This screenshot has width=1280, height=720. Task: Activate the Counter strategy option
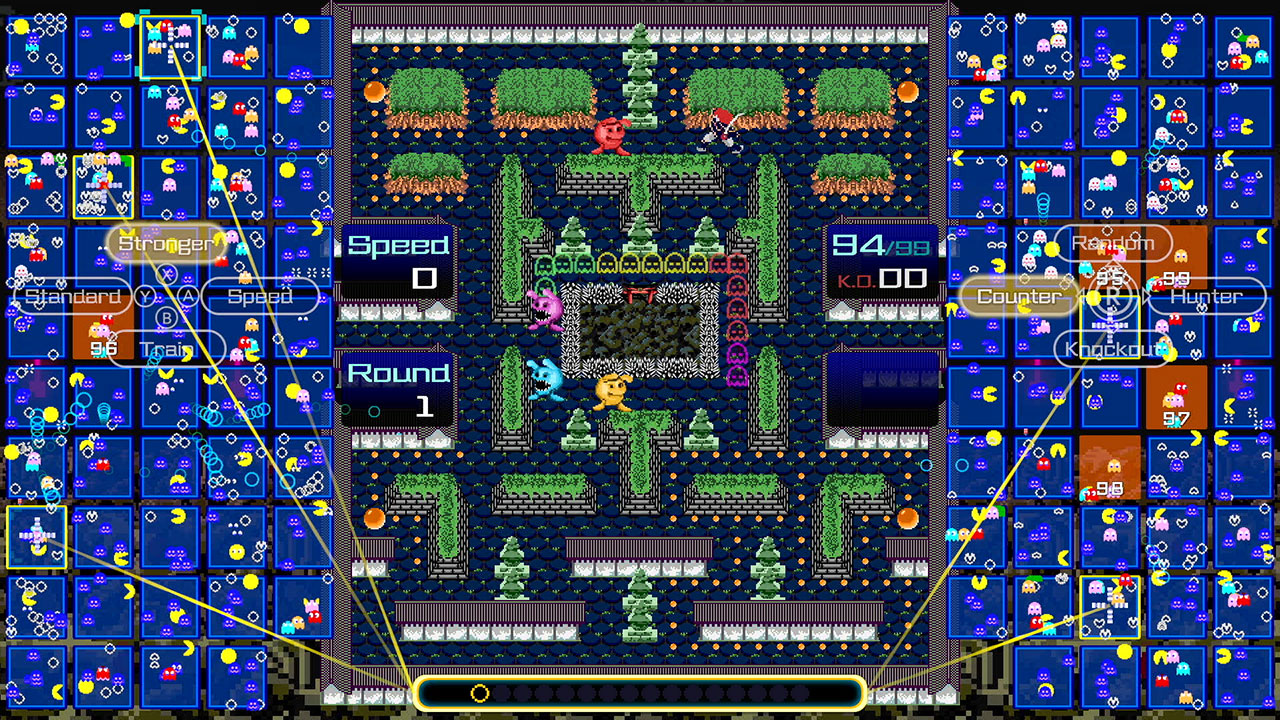click(x=1017, y=296)
